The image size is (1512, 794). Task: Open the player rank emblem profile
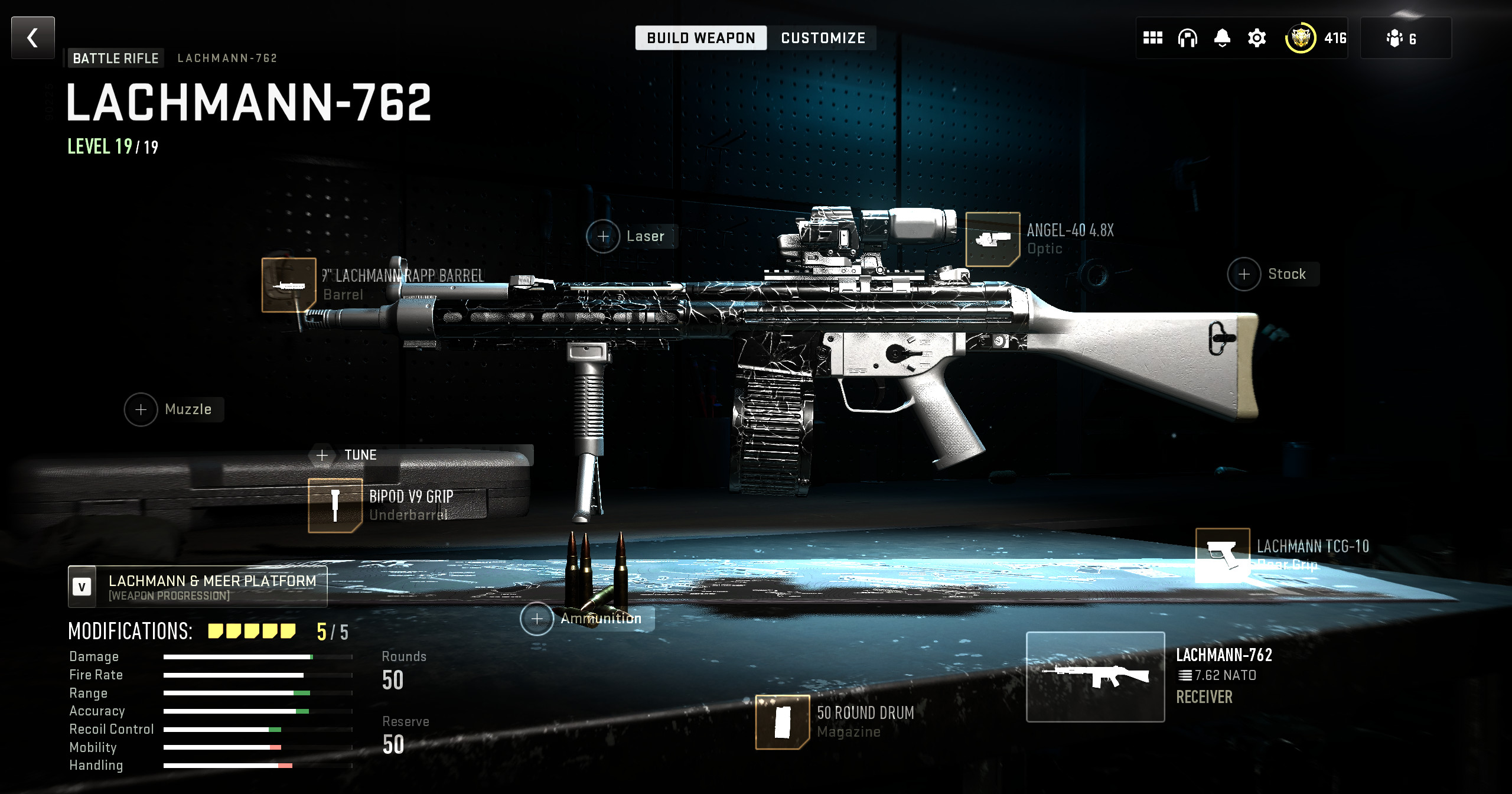click(1301, 38)
